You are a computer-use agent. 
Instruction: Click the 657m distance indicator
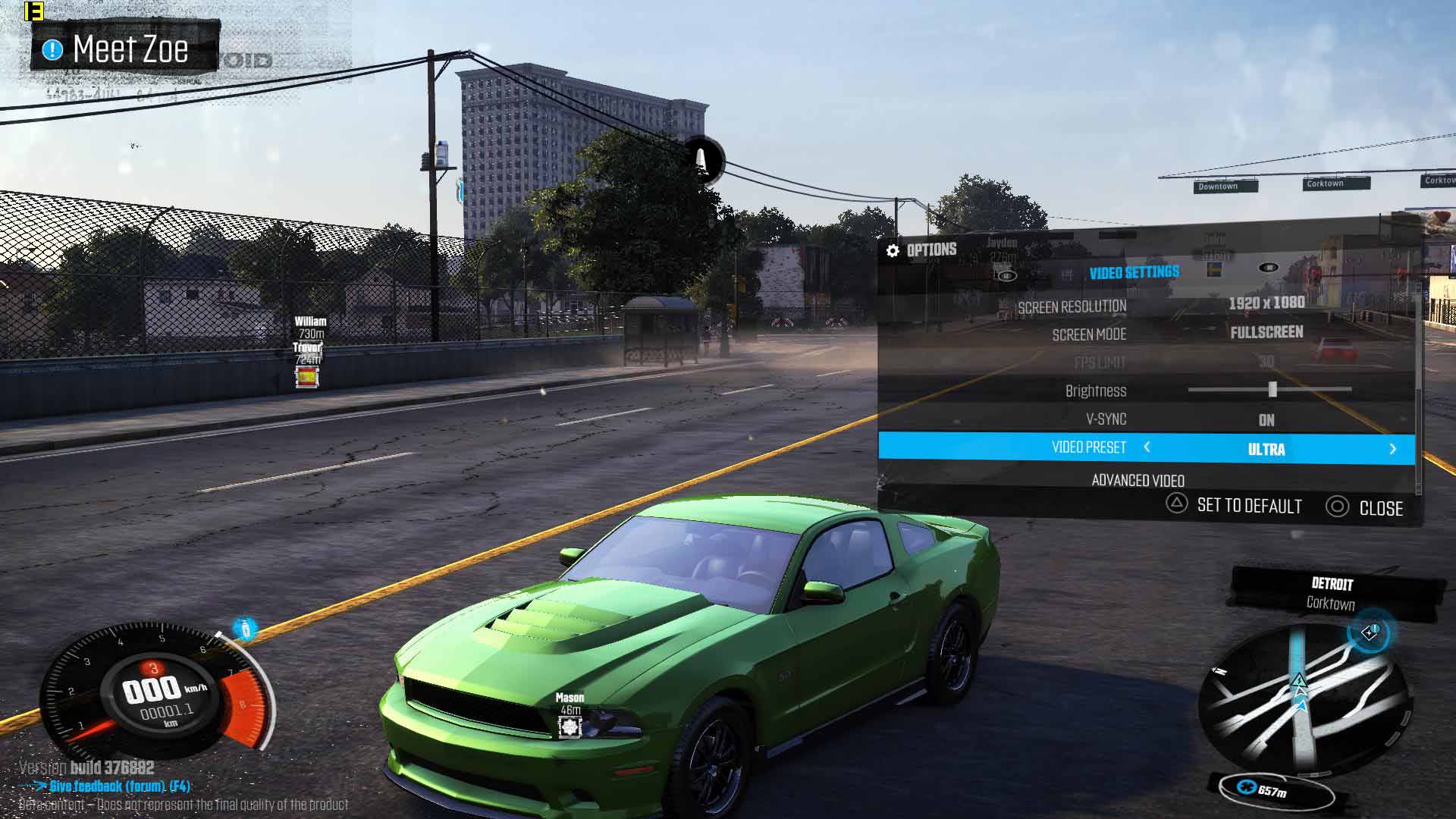coord(1272,792)
